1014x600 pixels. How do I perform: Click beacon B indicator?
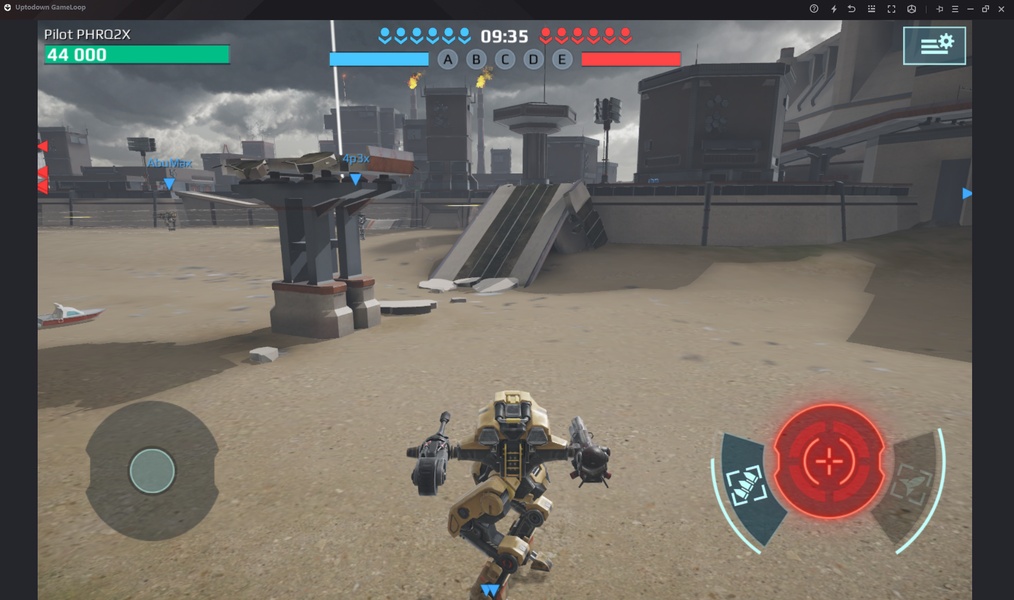point(476,60)
